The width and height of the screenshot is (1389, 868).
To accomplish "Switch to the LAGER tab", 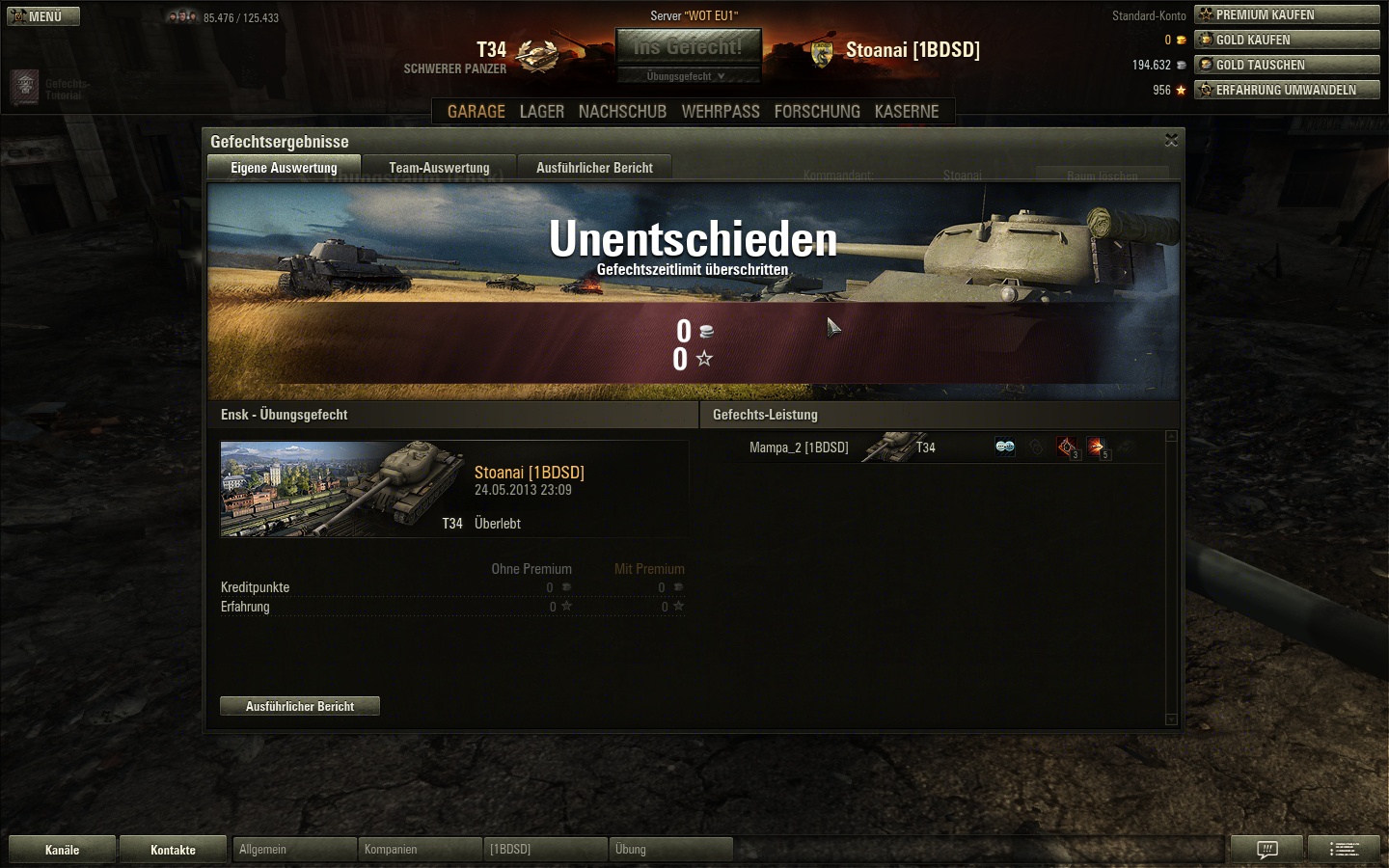I will [541, 112].
